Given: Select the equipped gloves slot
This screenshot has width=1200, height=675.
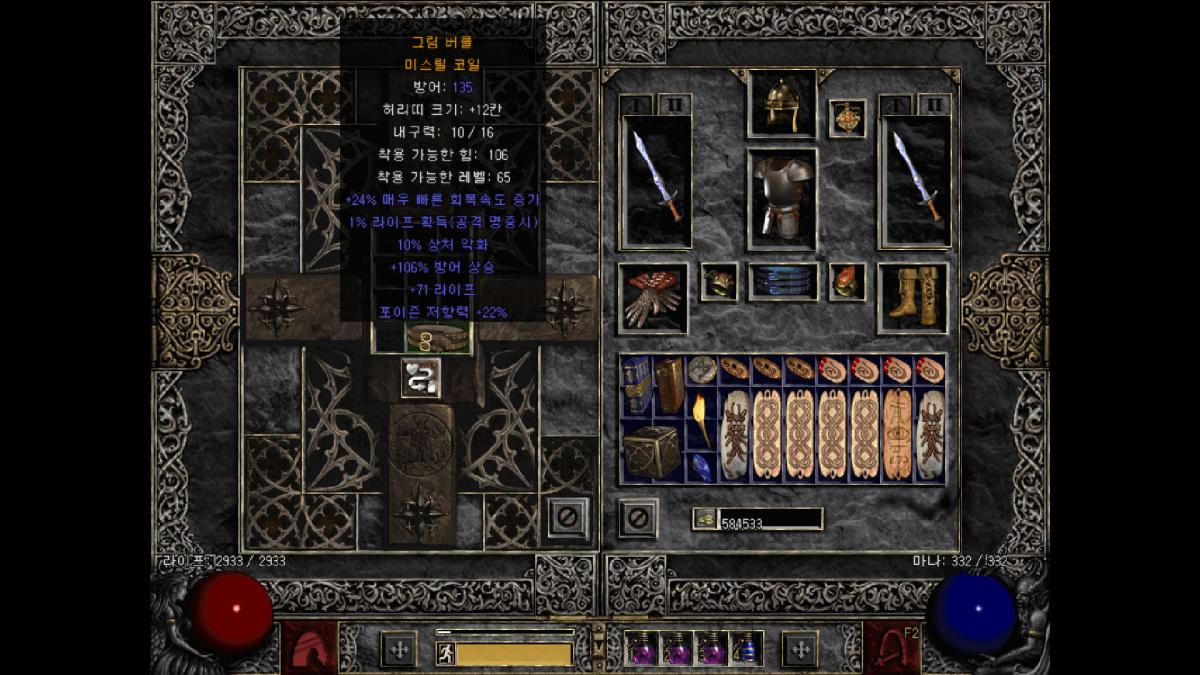Looking at the screenshot, I should coord(652,298).
